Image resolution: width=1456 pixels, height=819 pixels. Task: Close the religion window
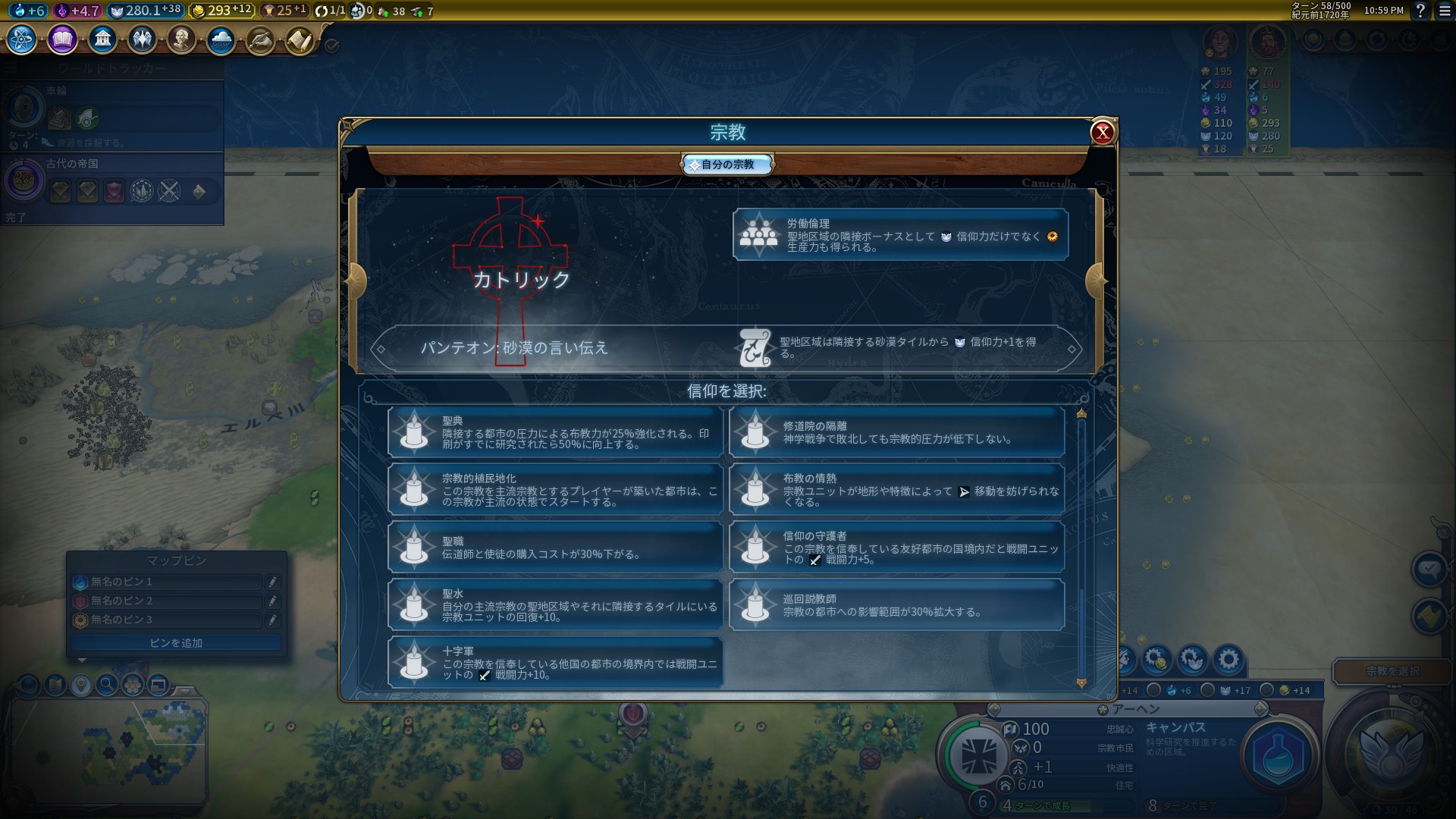(1102, 133)
